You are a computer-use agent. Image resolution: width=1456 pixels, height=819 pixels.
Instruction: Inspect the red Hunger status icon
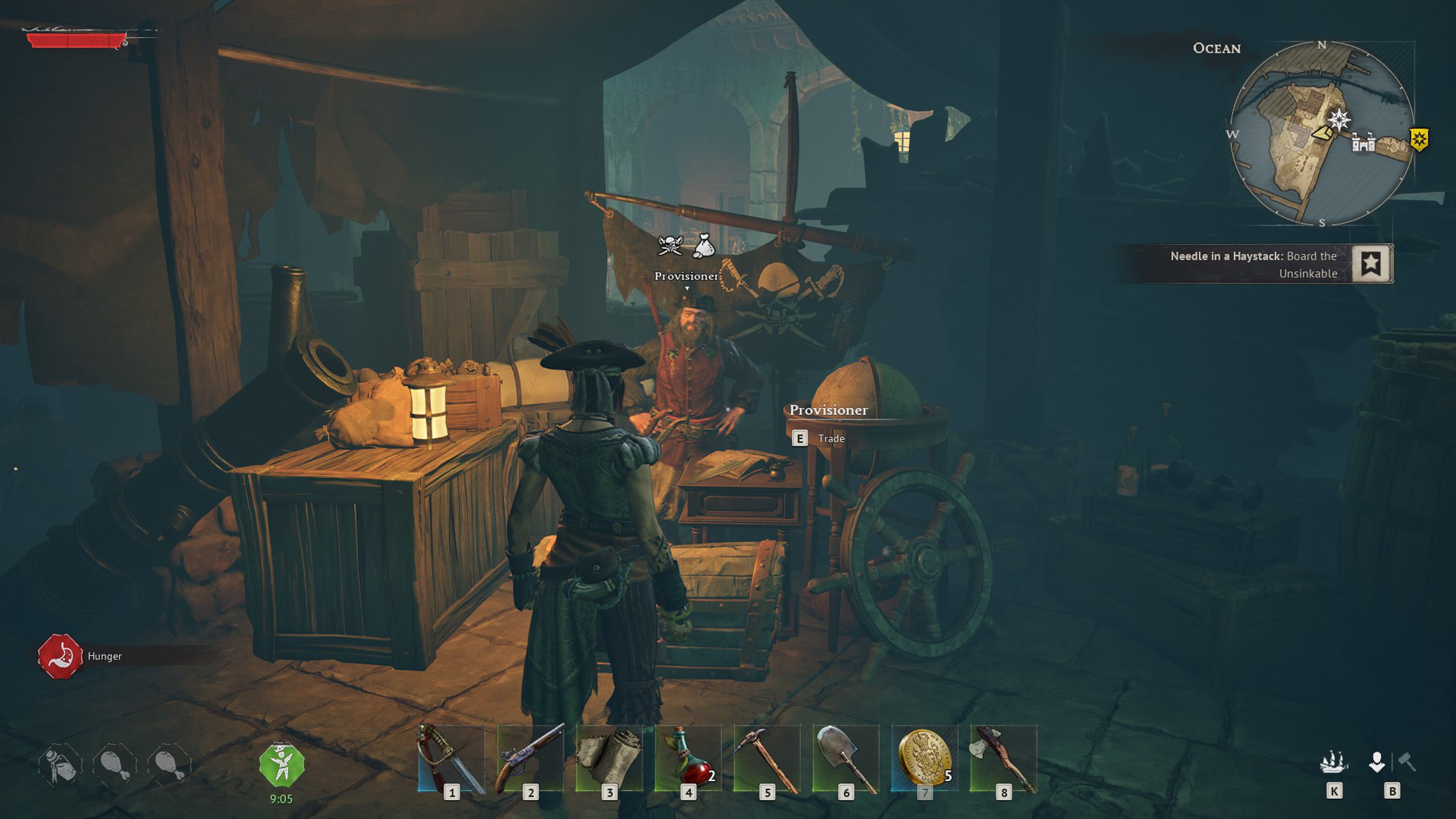click(60, 656)
